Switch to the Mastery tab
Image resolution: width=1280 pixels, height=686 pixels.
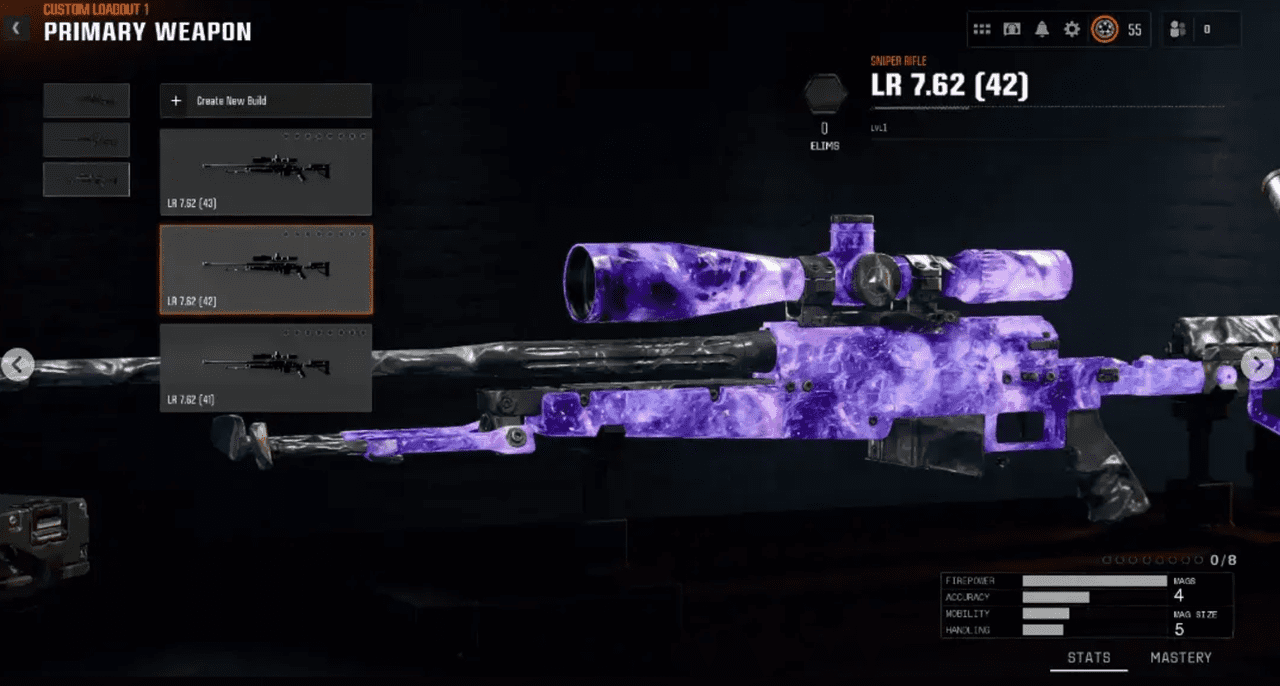(1180, 657)
